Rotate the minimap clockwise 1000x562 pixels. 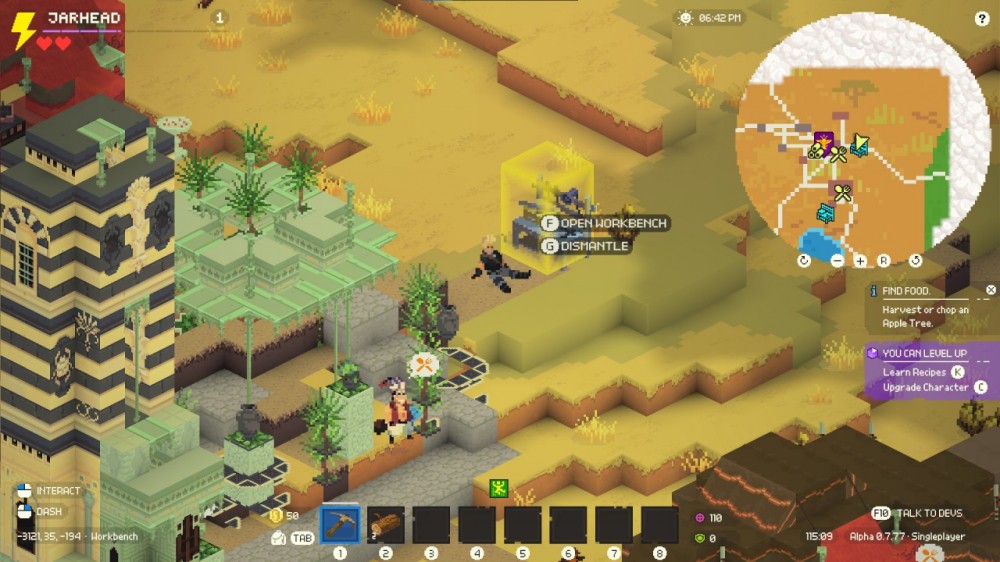pos(805,261)
